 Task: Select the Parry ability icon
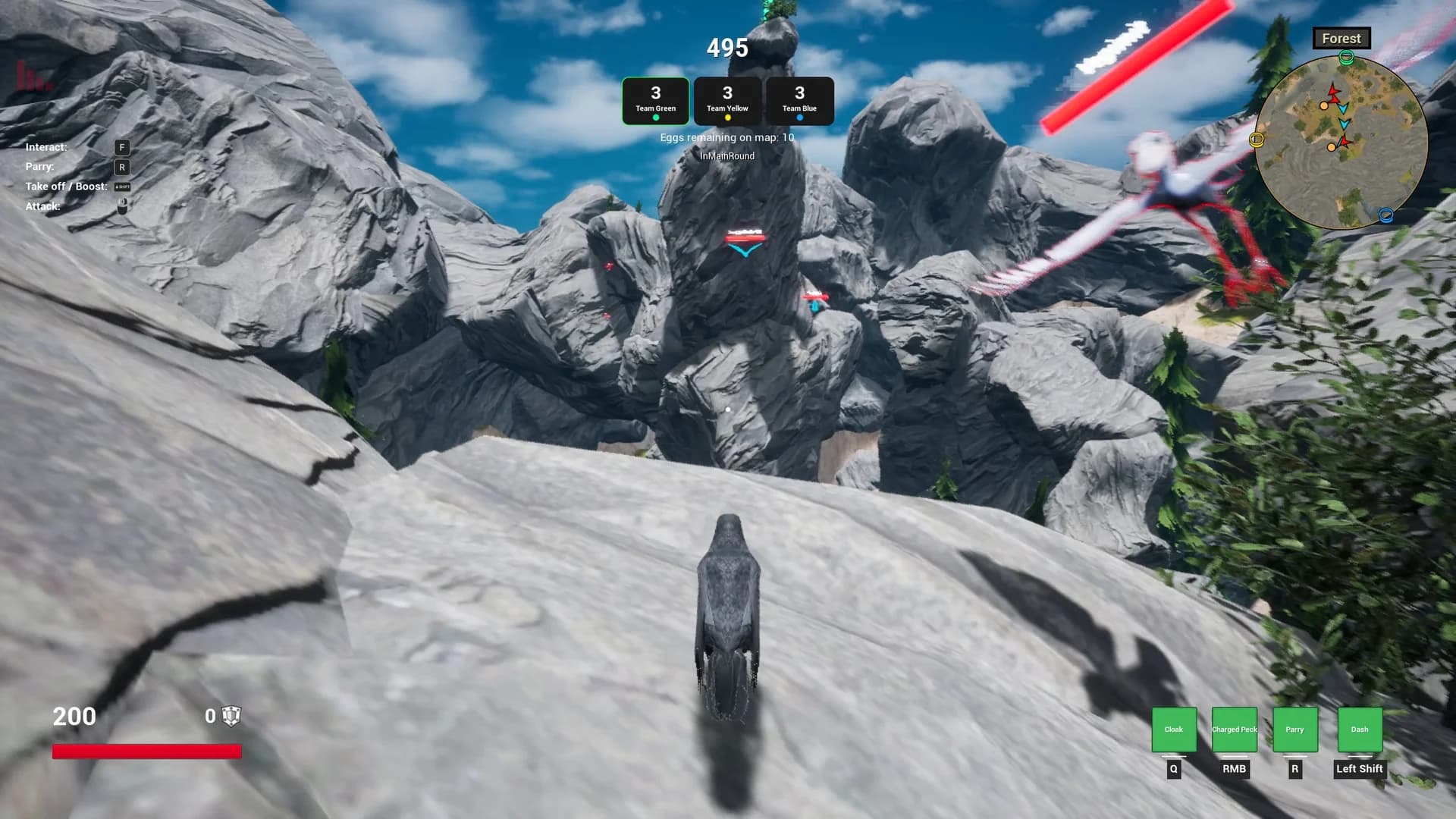(1294, 729)
